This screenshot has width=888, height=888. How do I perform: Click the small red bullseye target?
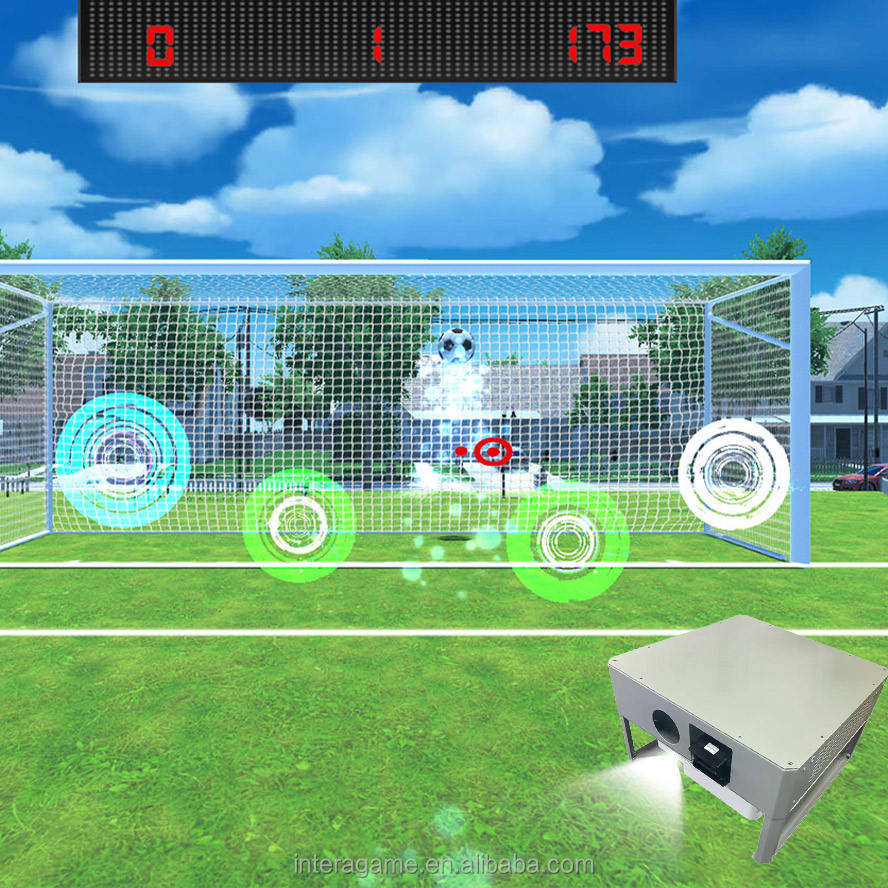pos(491,452)
